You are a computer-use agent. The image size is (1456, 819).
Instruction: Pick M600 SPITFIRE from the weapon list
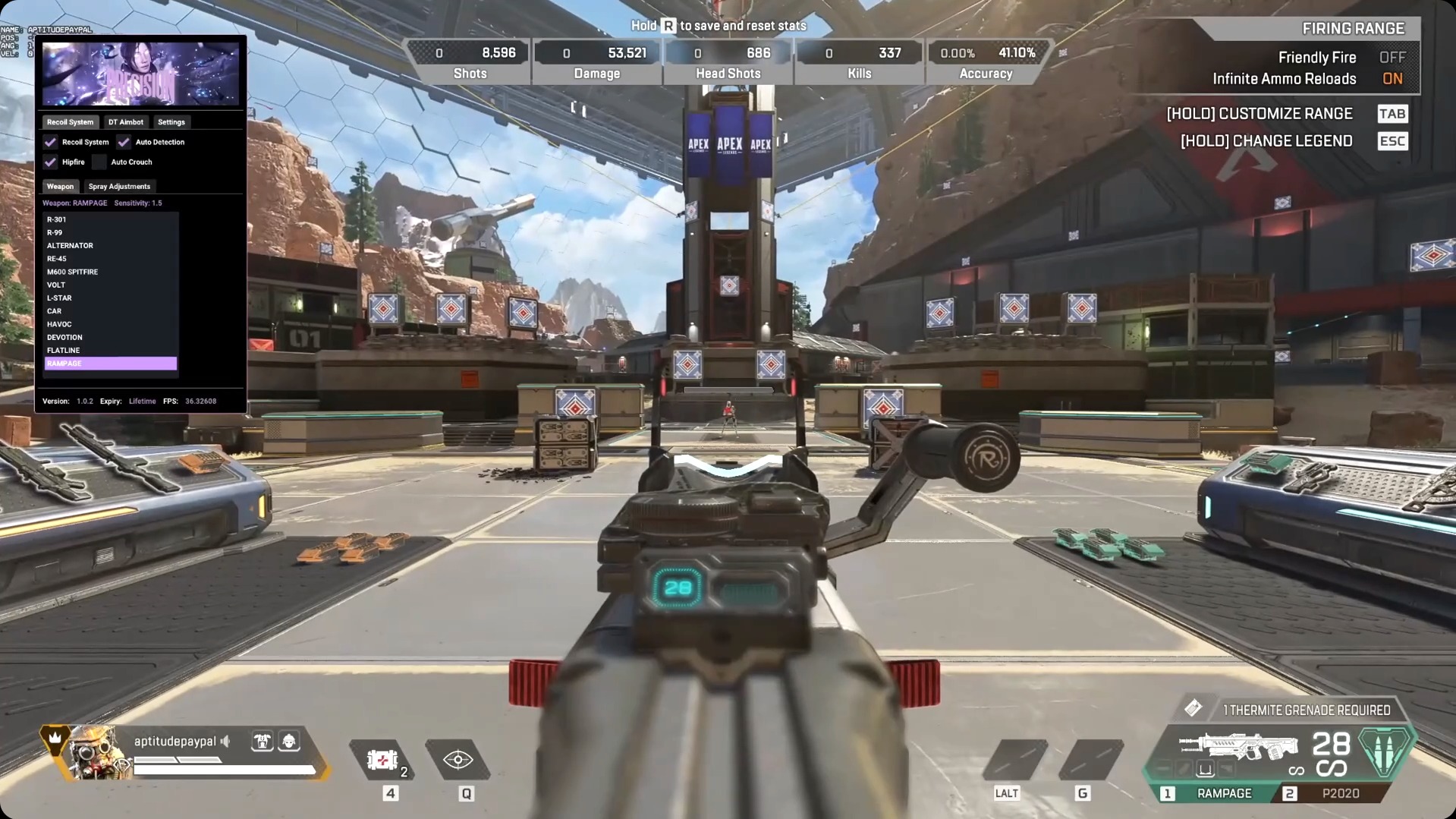(x=73, y=271)
